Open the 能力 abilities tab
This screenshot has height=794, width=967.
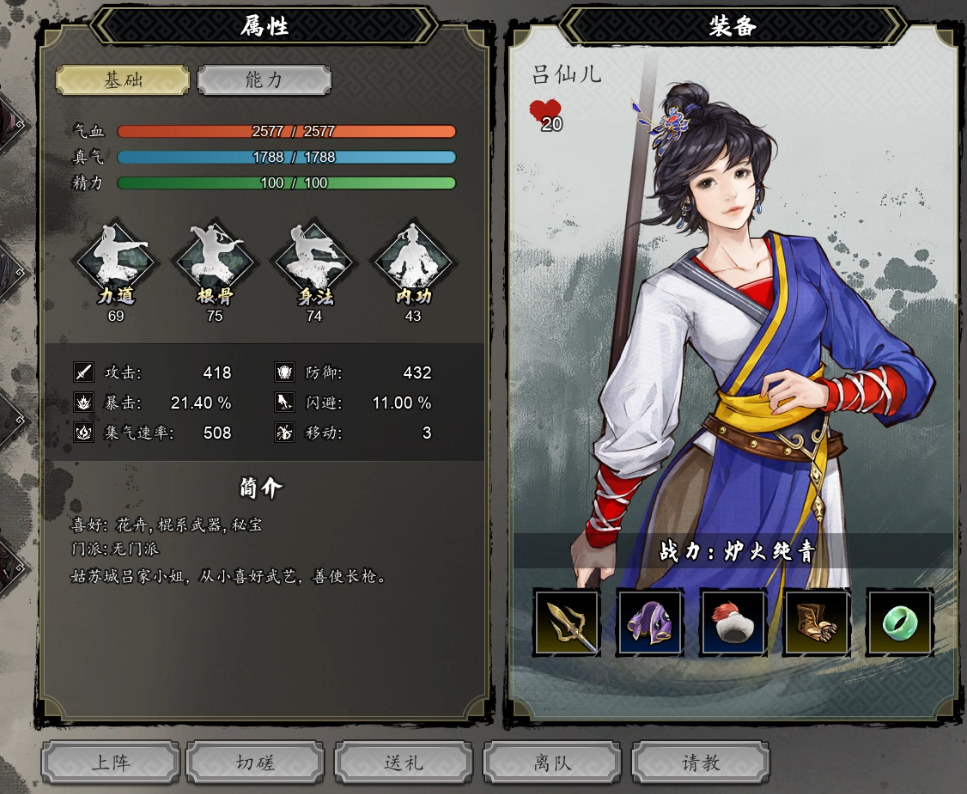point(264,80)
